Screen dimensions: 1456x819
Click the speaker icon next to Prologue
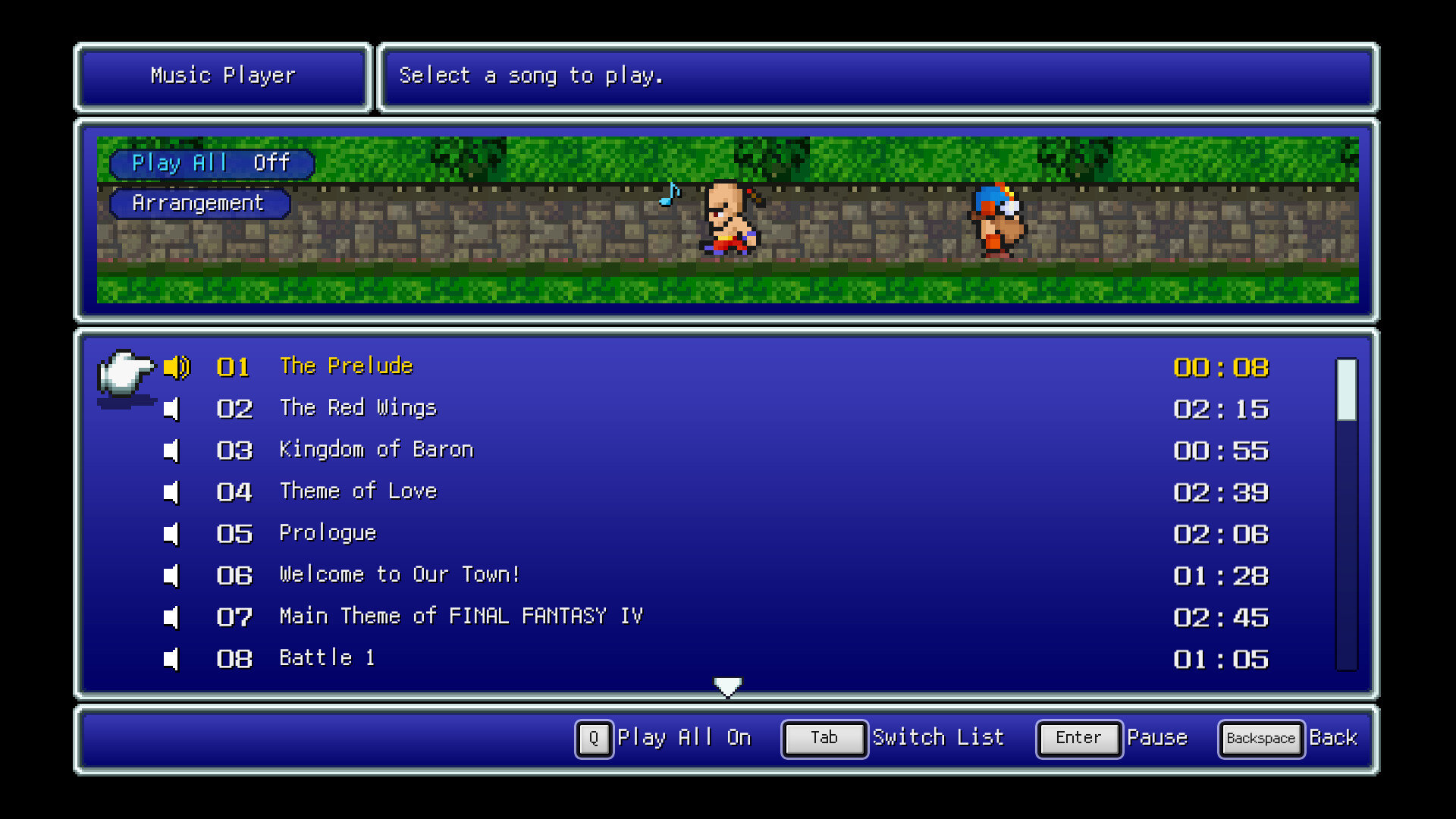(x=172, y=534)
